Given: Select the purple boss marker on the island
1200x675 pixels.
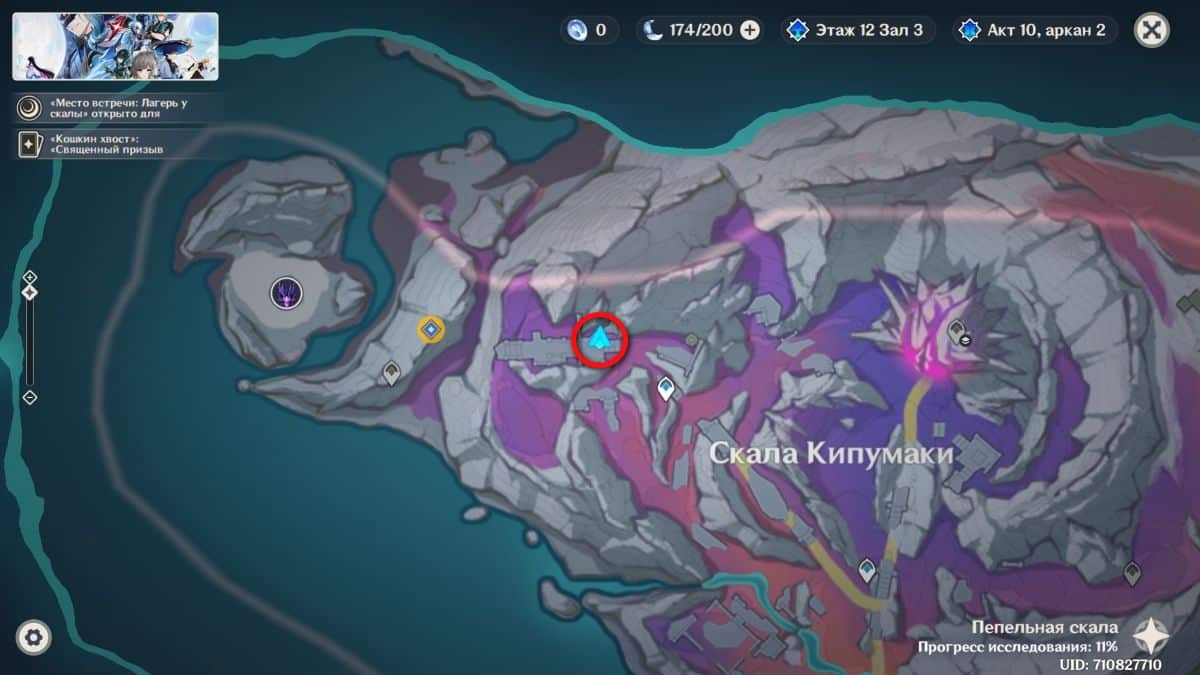Looking at the screenshot, I should (287, 293).
